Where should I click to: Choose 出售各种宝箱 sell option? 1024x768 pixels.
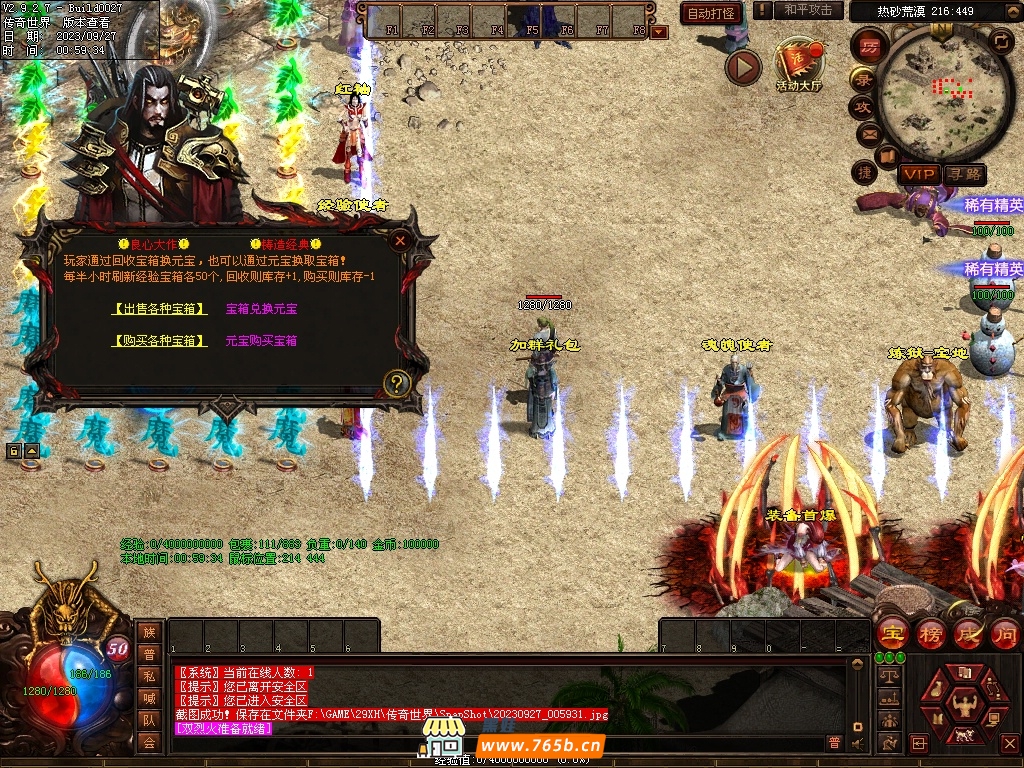point(160,309)
